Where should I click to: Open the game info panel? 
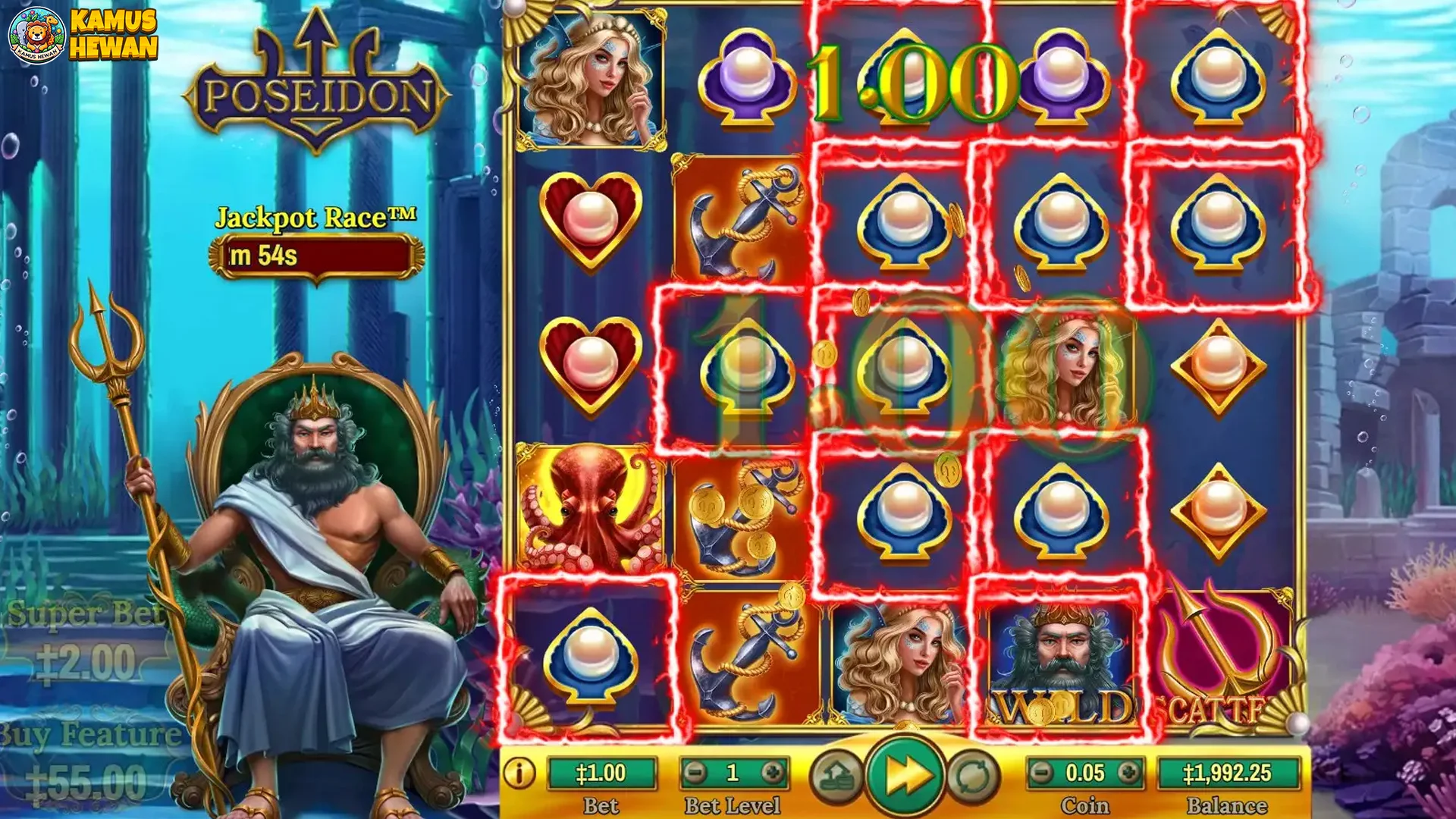pos(519,773)
